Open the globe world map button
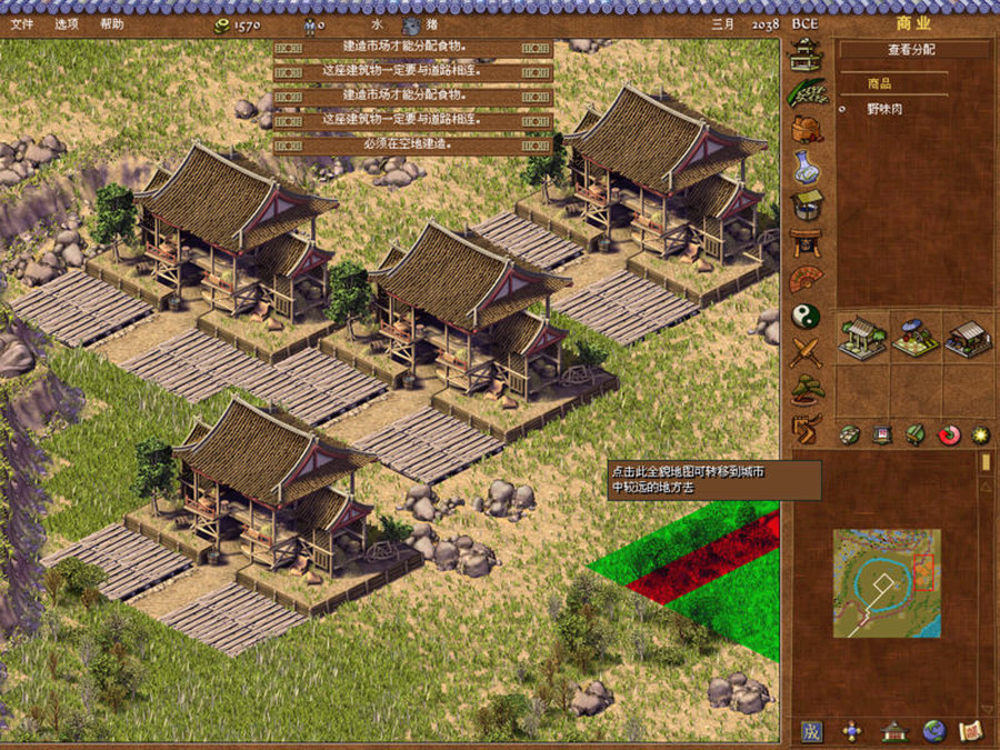1000x750 pixels. click(934, 730)
